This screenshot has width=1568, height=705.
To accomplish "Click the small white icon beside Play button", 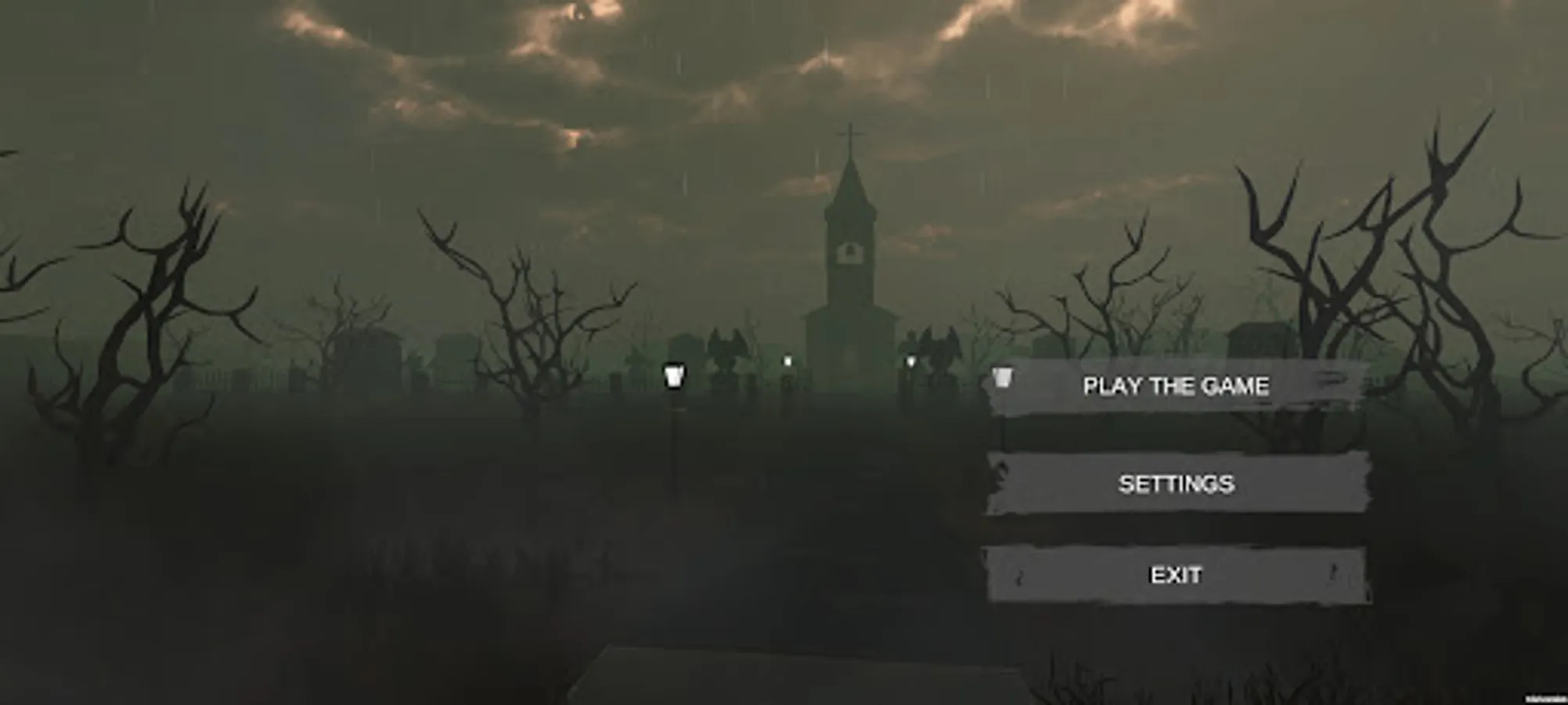I will click(x=1002, y=378).
